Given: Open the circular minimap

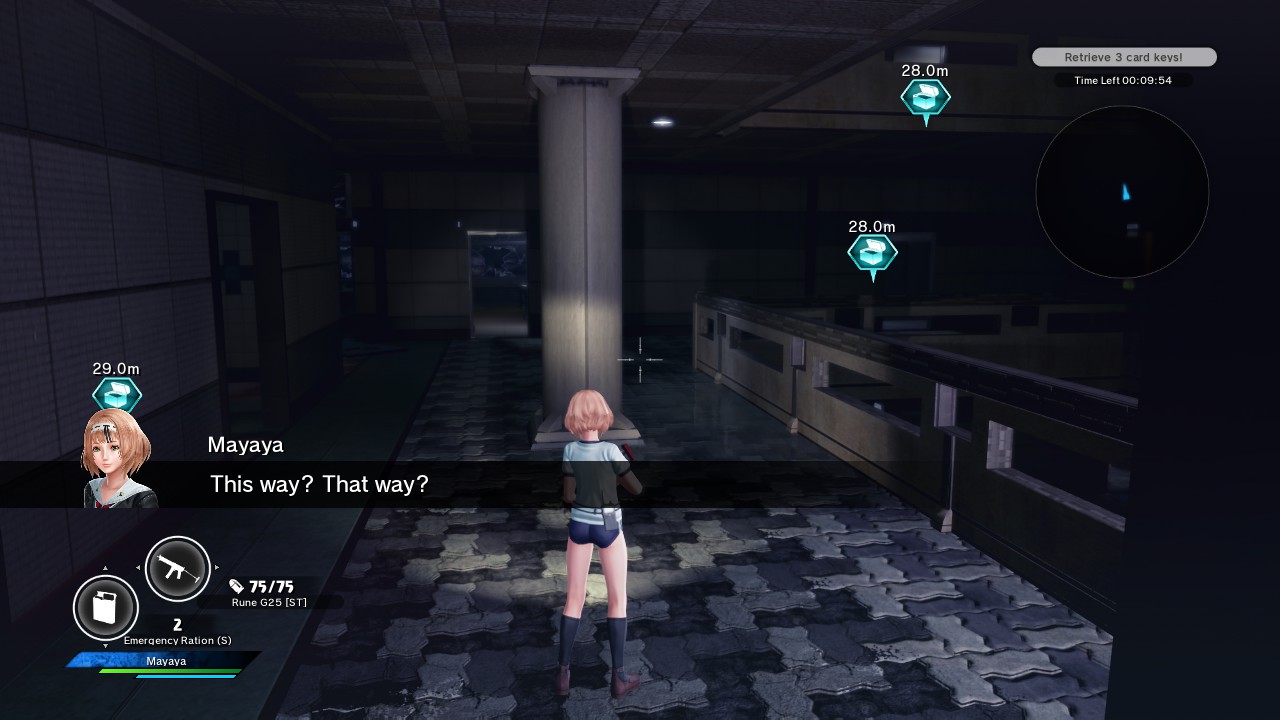Looking at the screenshot, I should tap(1122, 192).
